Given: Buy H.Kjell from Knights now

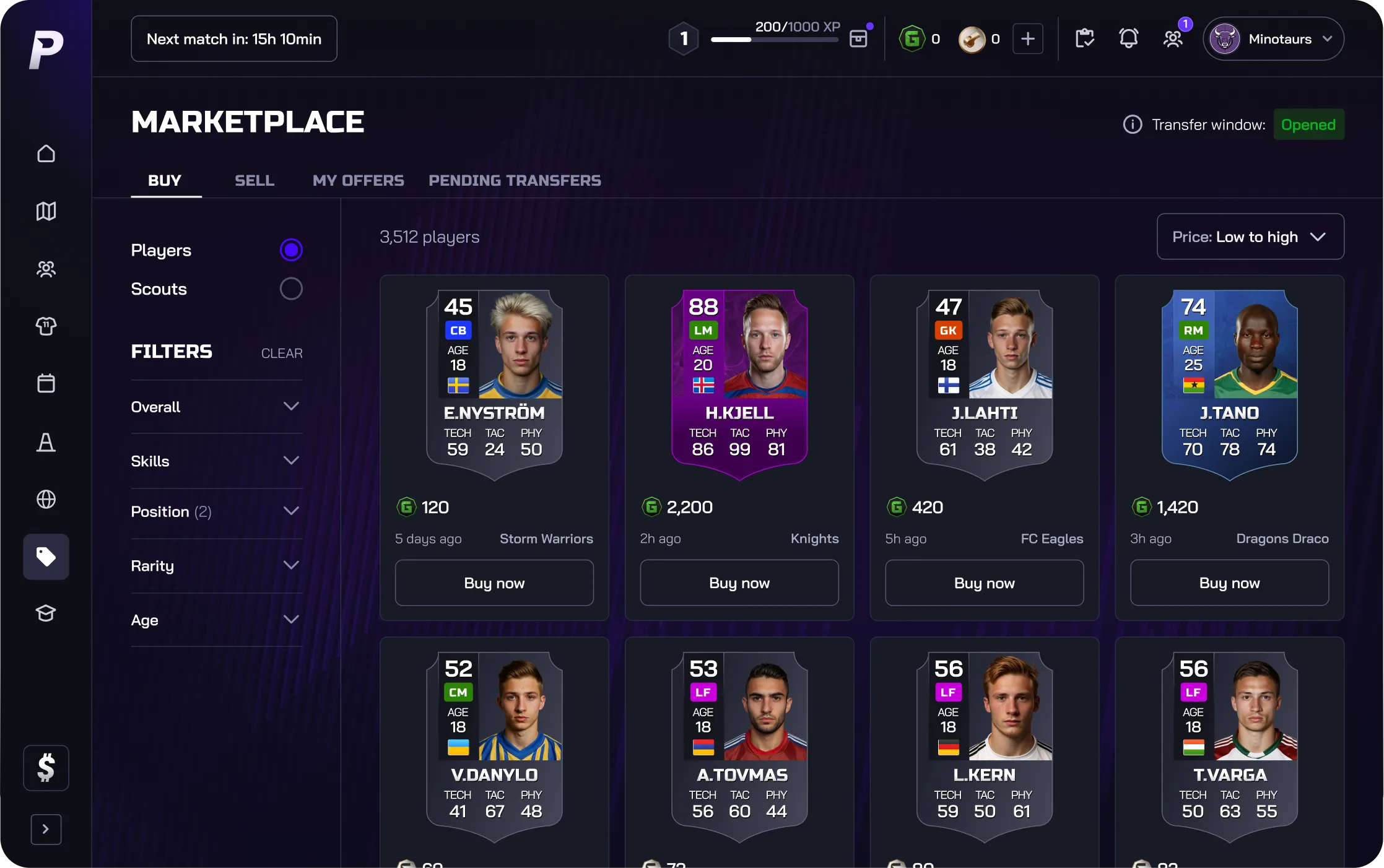Looking at the screenshot, I should (739, 583).
